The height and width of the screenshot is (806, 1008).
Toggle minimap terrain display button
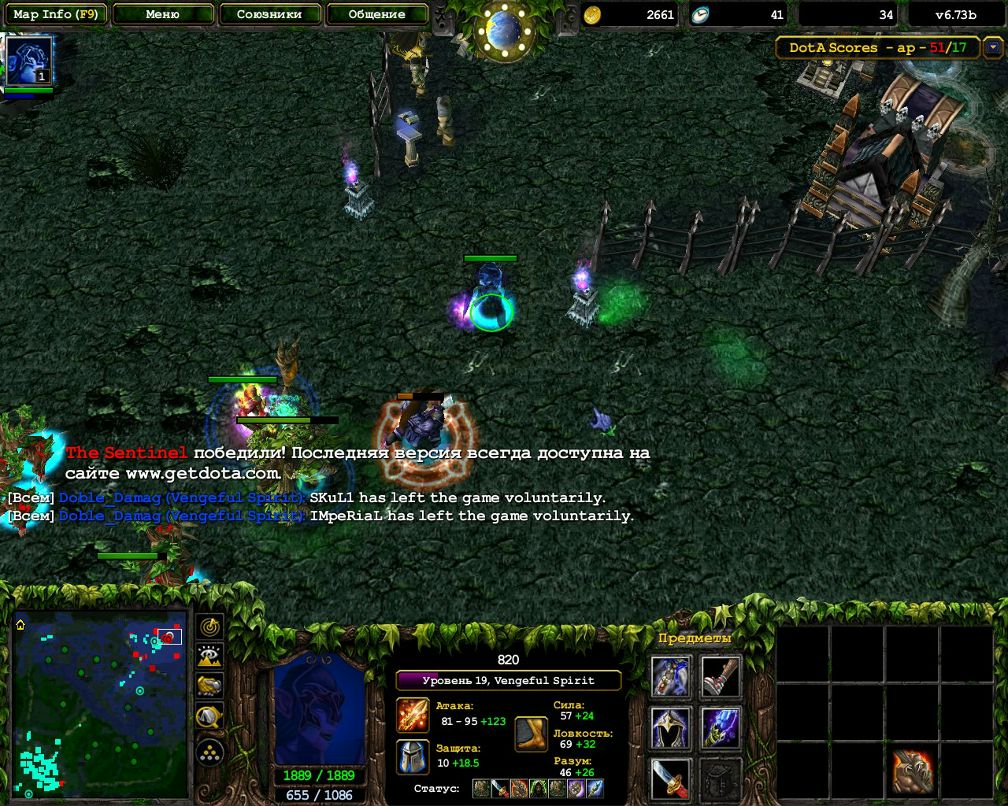click(x=210, y=656)
